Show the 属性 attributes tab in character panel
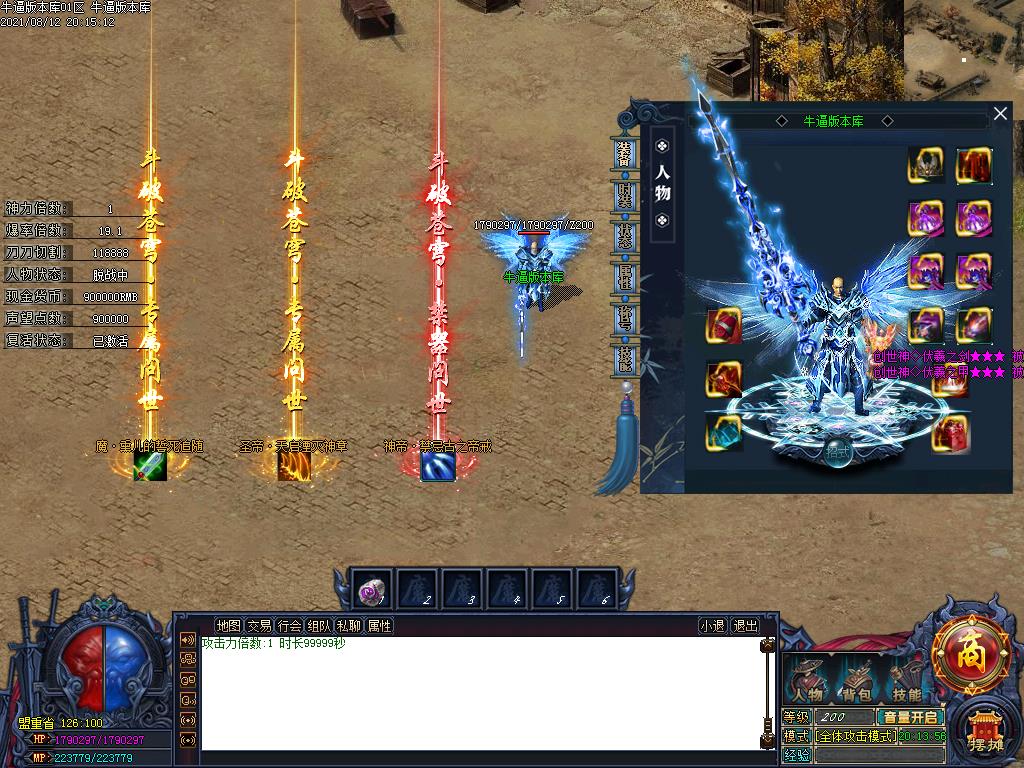 click(x=624, y=277)
